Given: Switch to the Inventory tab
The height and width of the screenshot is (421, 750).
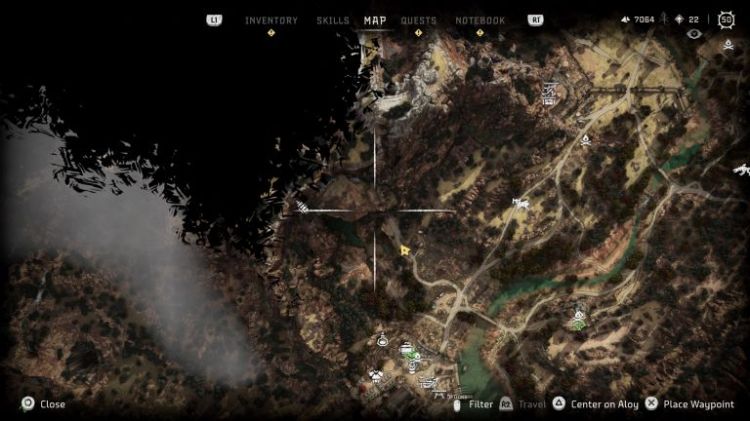Looking at the screenshot, I should [x=271, y=20].
